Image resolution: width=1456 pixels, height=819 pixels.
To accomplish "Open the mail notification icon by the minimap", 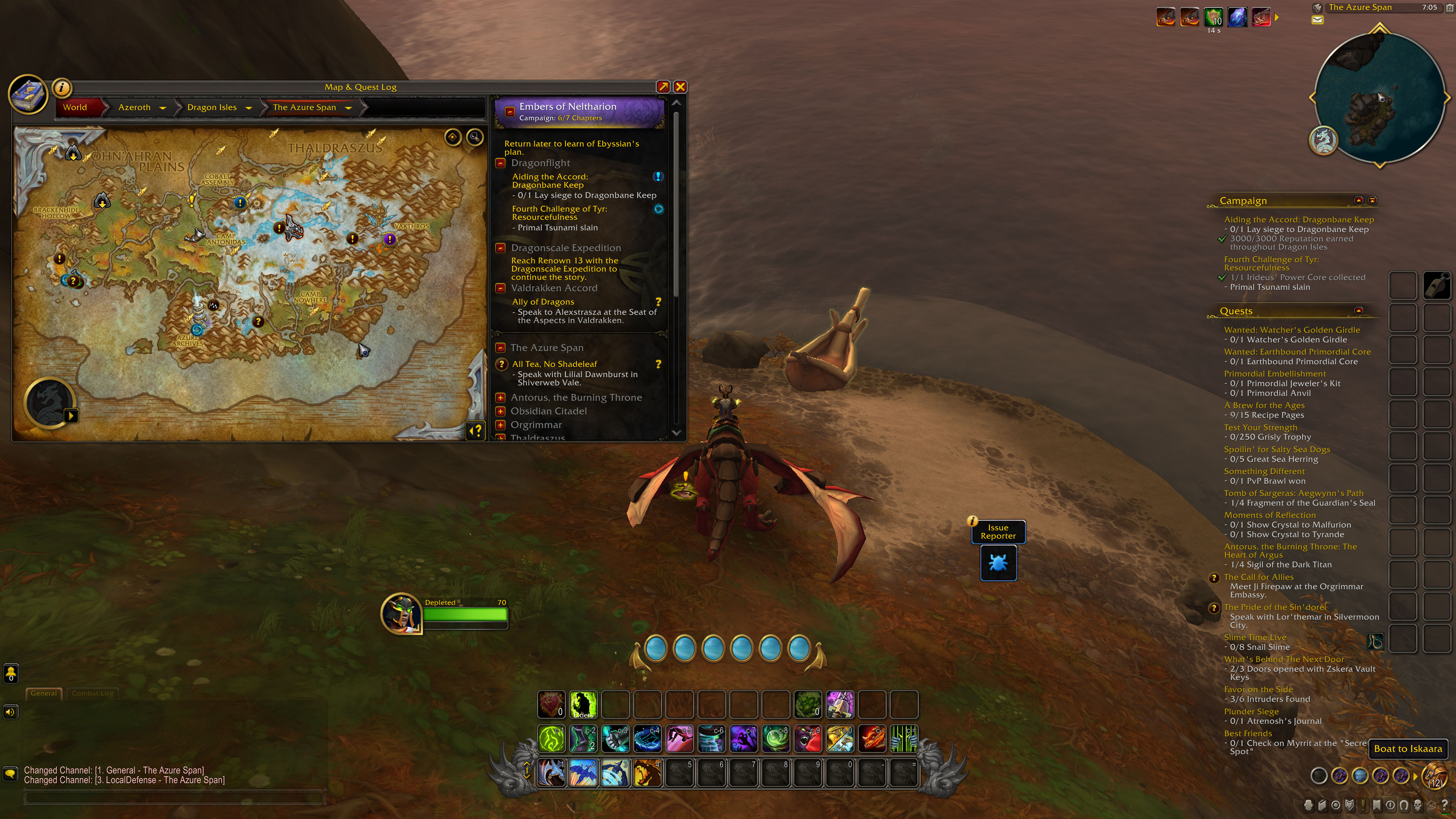I will [1318, 20].
